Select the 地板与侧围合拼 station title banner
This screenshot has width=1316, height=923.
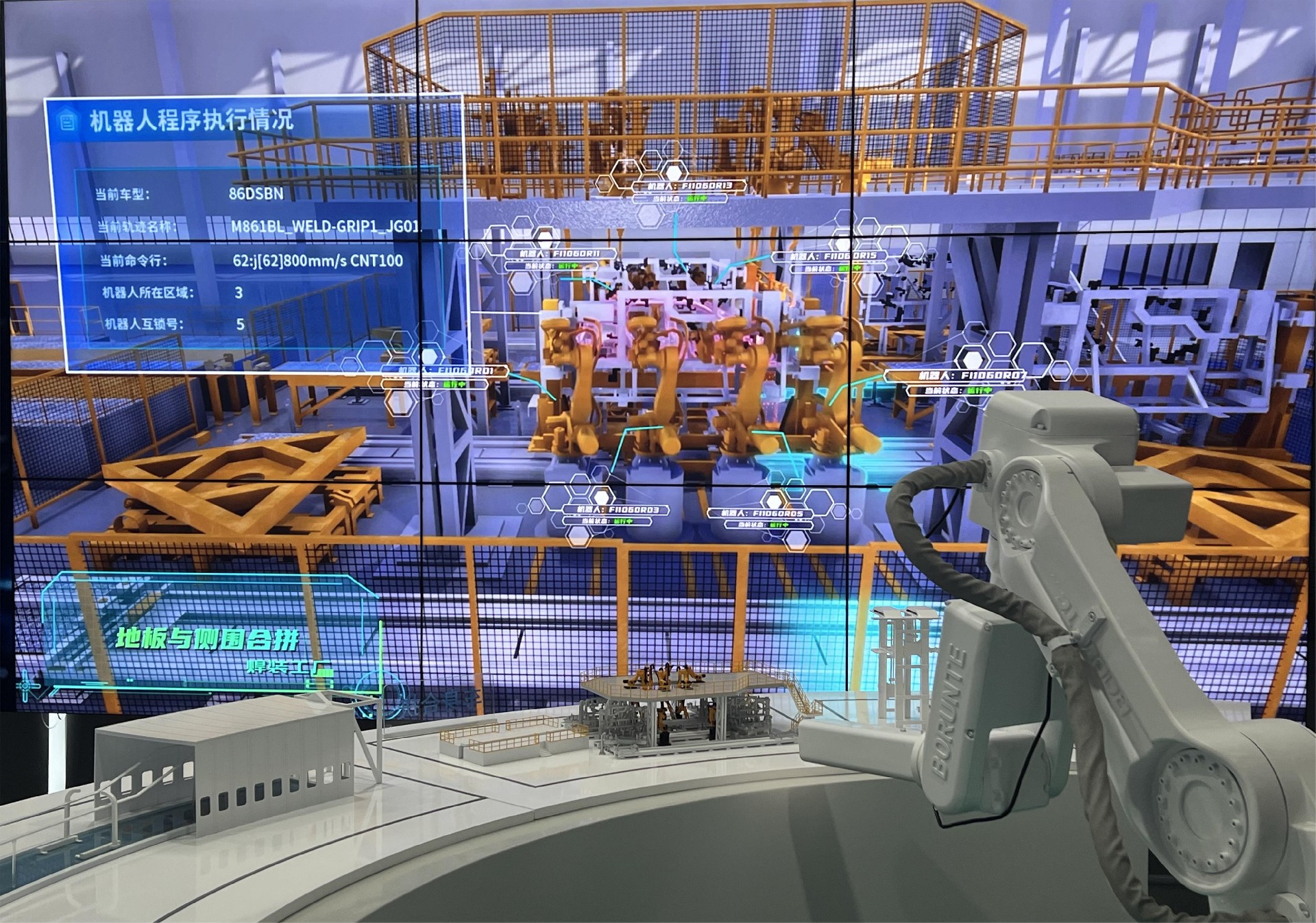click(x=208, y=639)
